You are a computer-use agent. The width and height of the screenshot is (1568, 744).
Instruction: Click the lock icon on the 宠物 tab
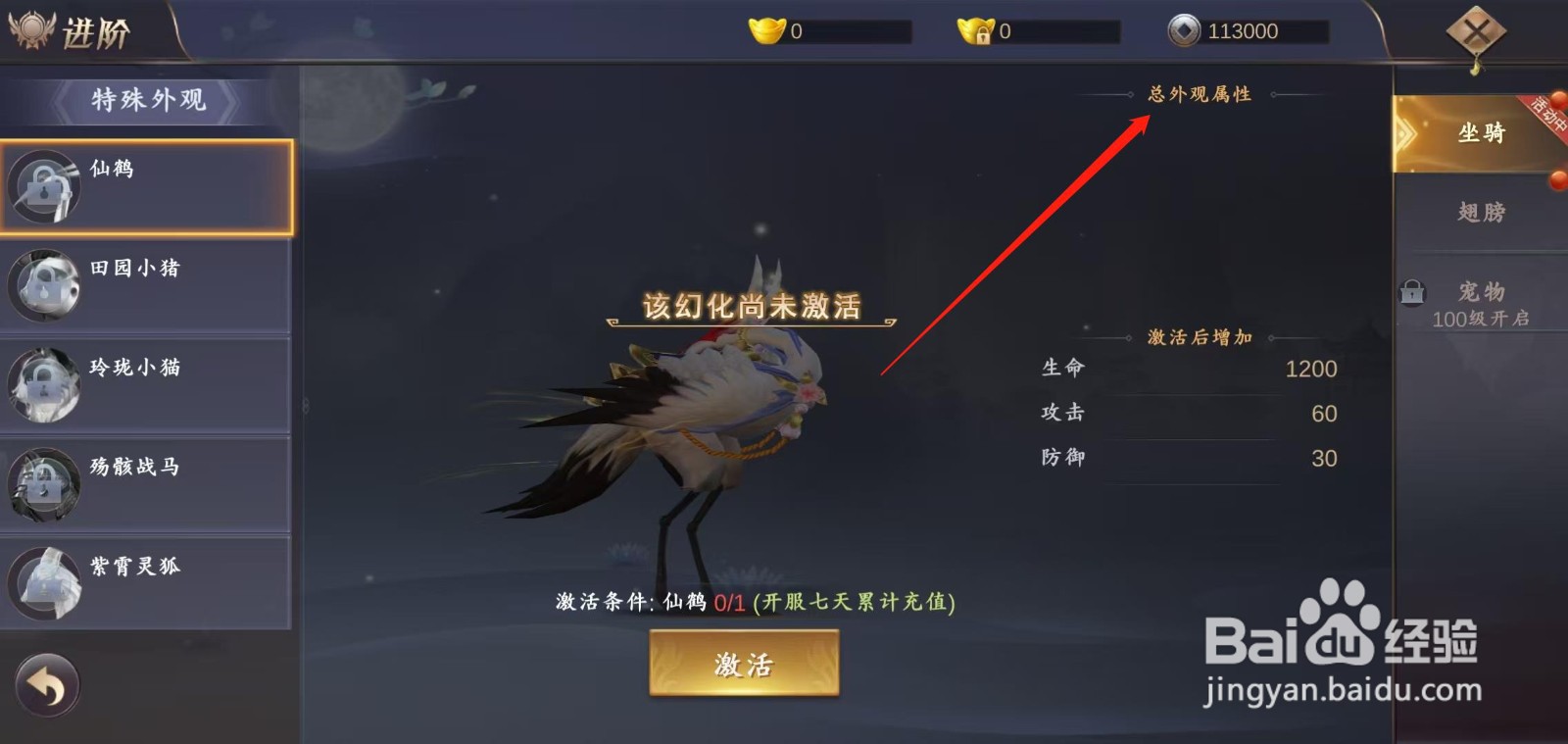click(1411, 292)
